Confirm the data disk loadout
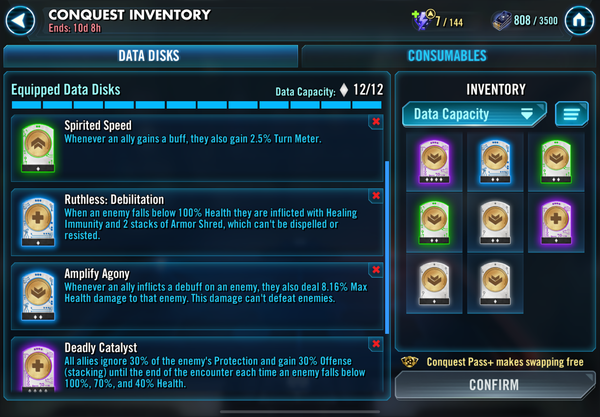This screenshot has width=600, height=417. click(494, 384)
